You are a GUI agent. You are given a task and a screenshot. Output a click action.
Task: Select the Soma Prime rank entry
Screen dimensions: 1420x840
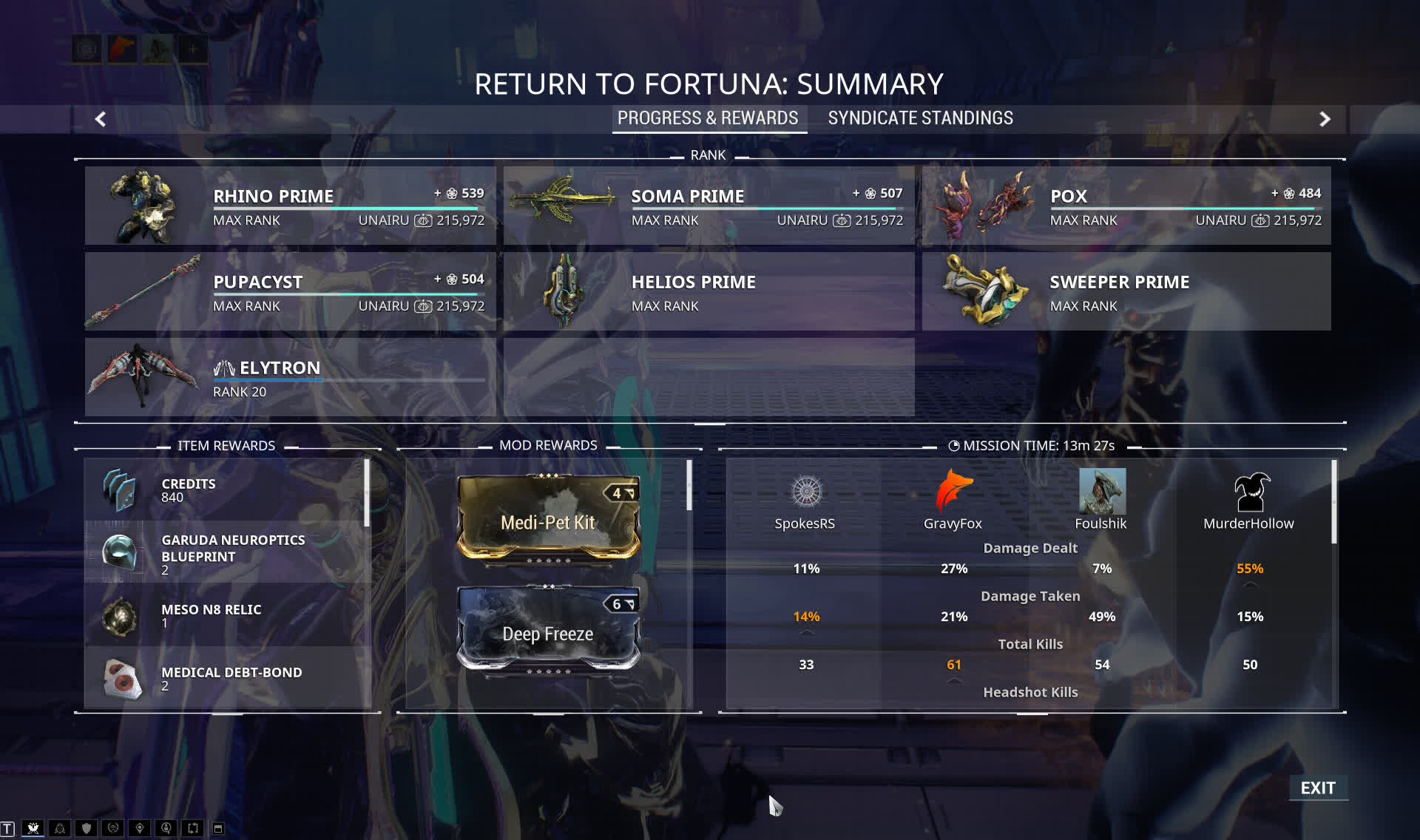(x=709, y=206)
